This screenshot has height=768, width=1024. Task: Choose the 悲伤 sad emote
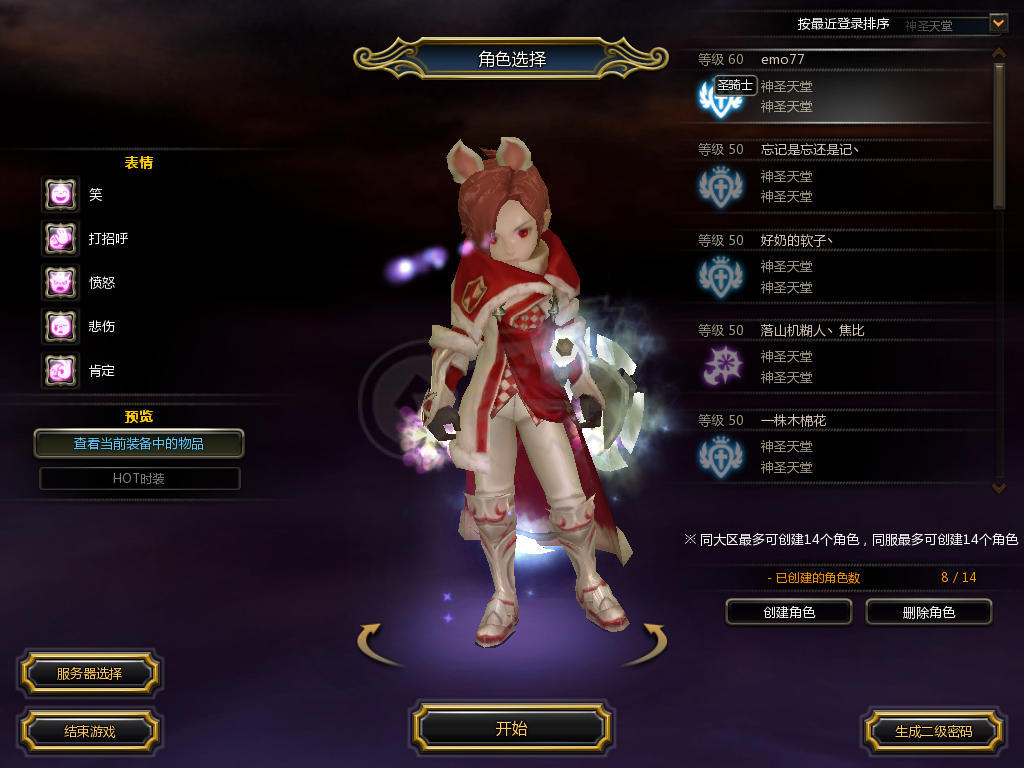tap(60, 326)
